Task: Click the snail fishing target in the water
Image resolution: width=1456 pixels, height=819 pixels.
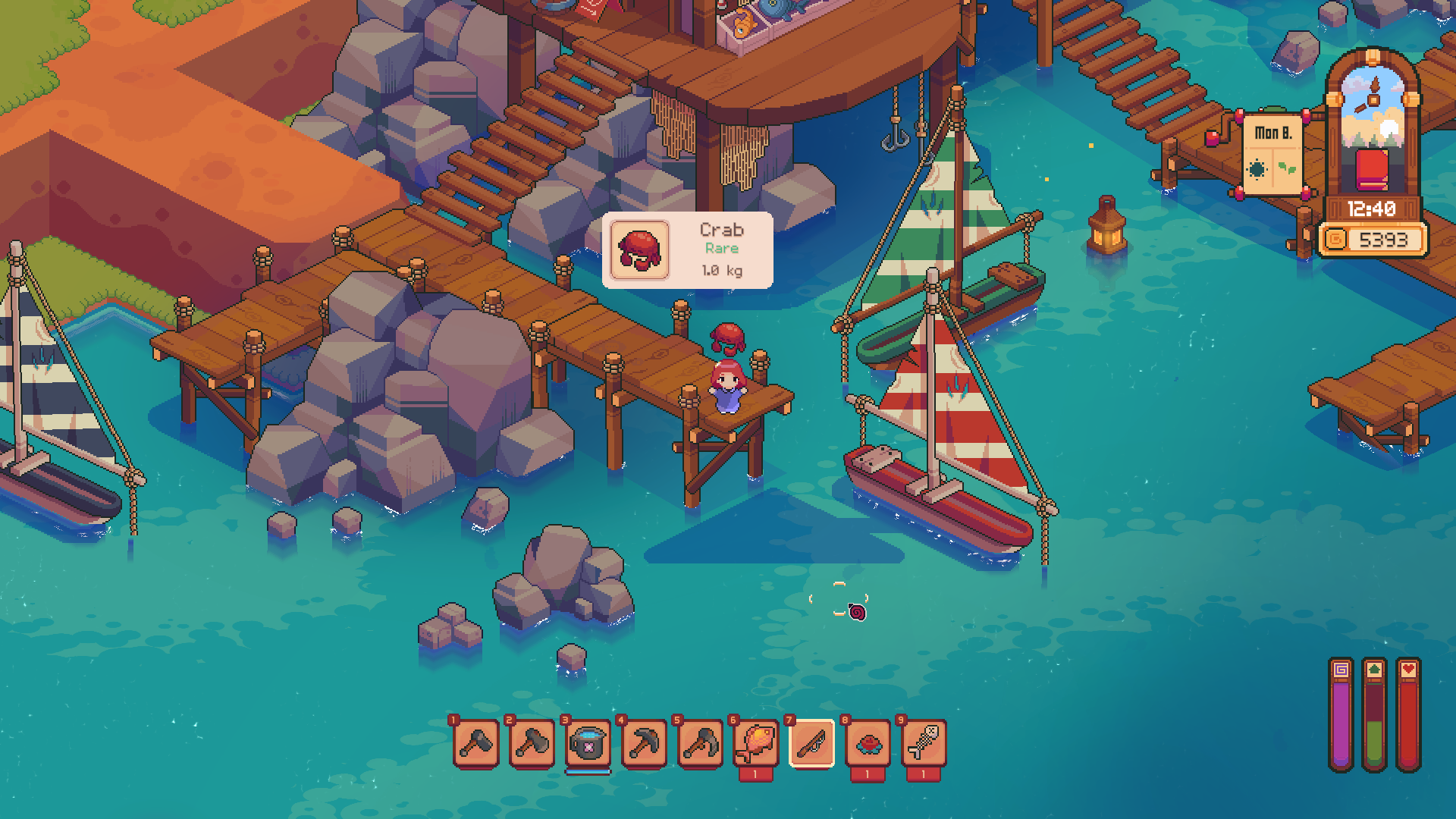Action: (x=856, y=610)
